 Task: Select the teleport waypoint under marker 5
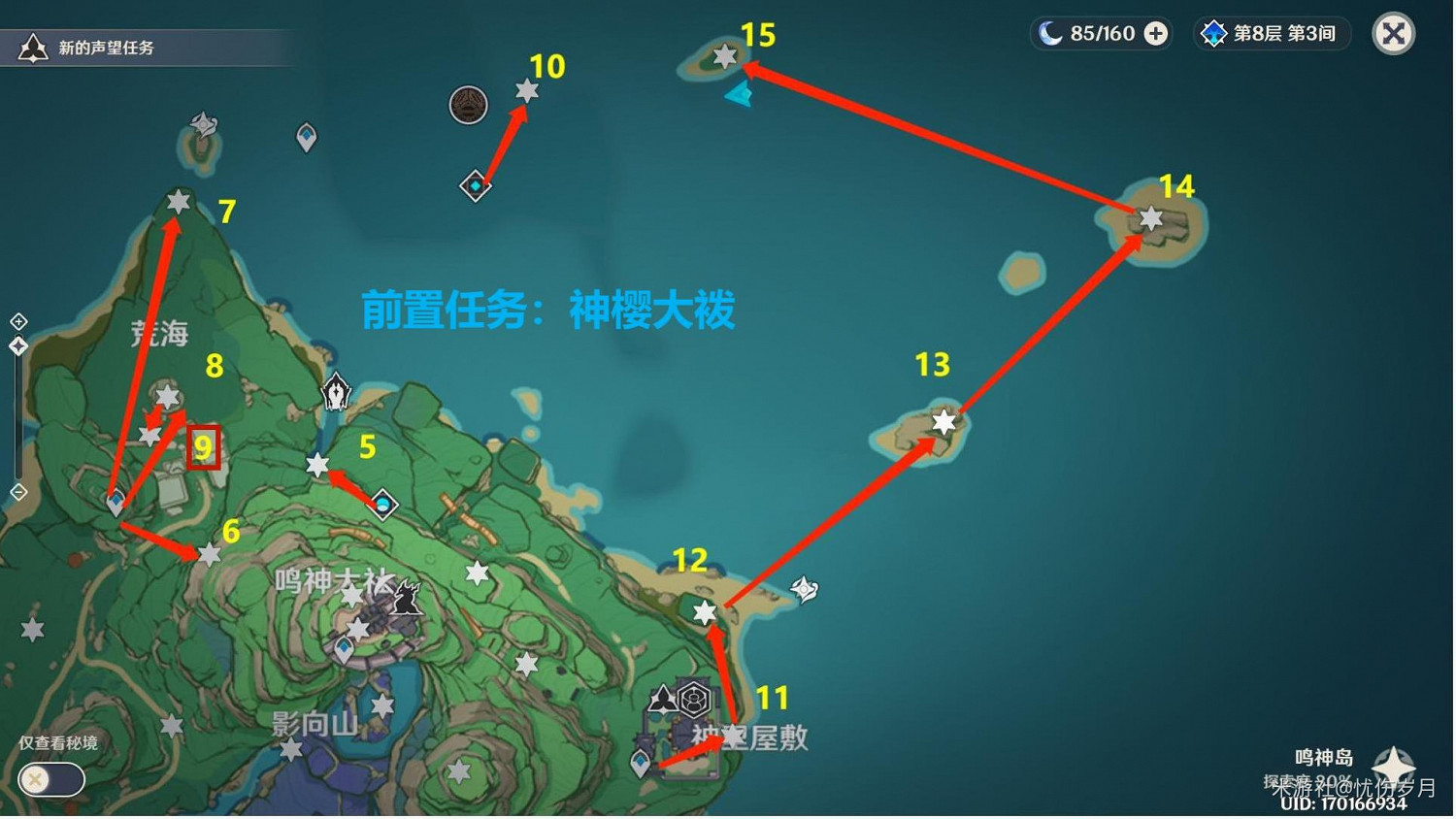tap(381, 505)
